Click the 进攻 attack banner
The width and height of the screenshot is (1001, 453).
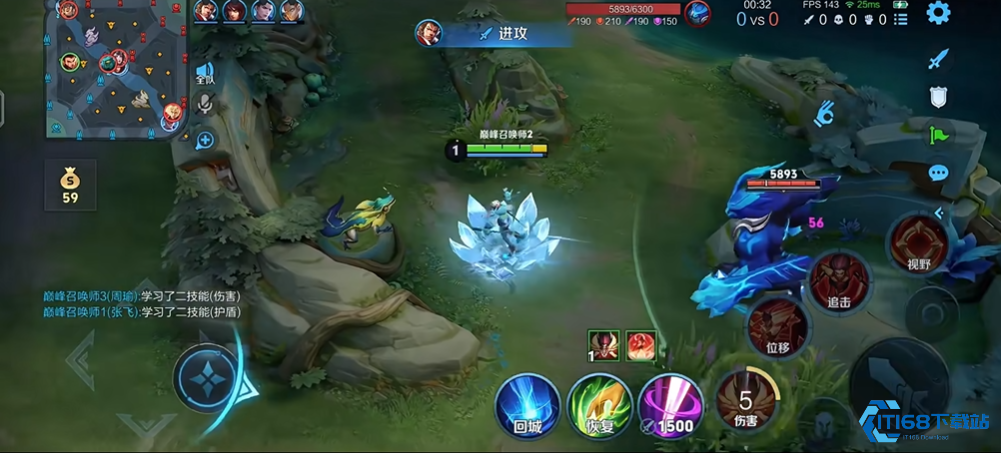coord(512,33)
